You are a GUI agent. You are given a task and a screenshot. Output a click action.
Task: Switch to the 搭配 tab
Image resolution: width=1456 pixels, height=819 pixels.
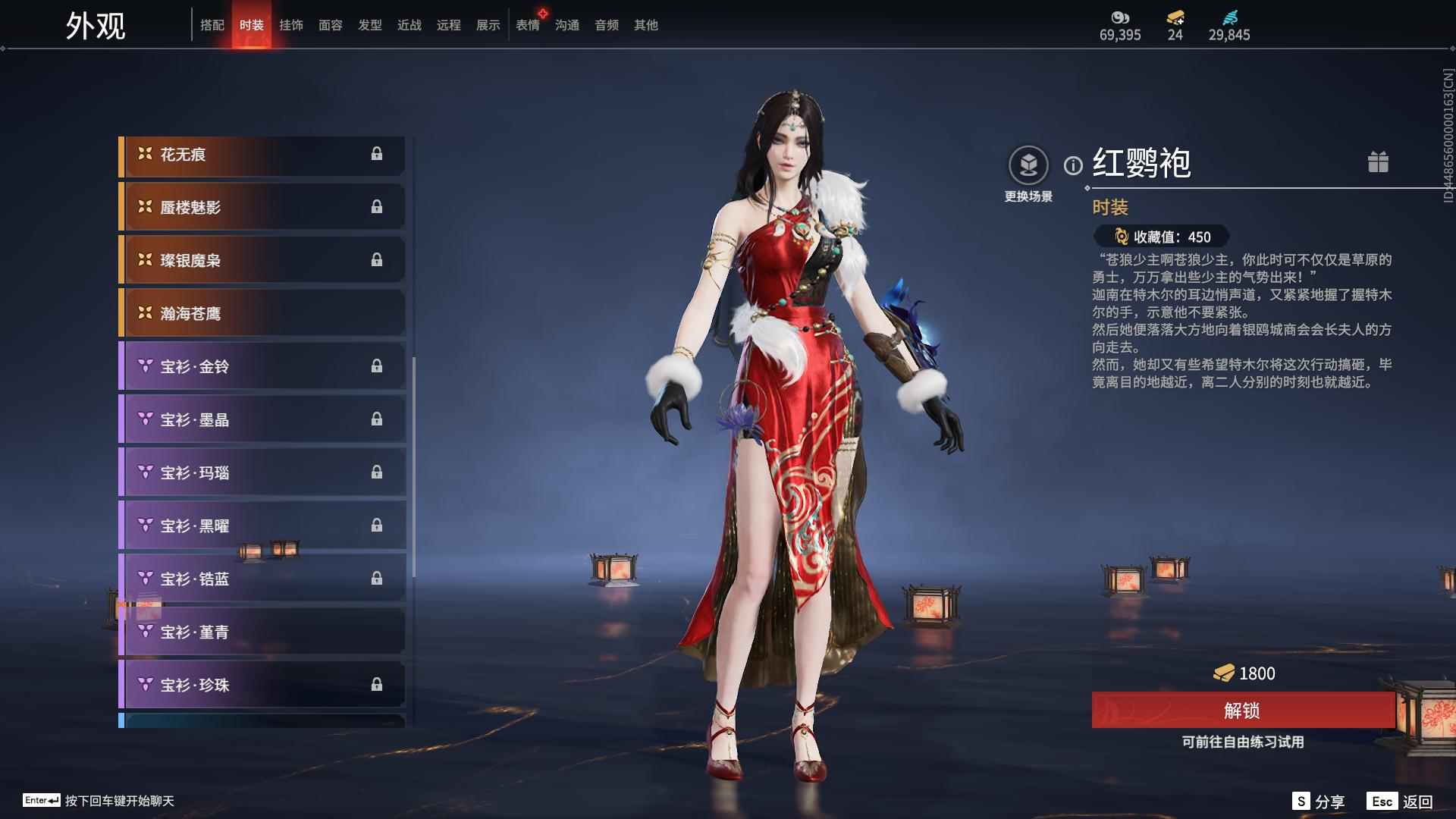pyautogui.click(x=213, y=25)
